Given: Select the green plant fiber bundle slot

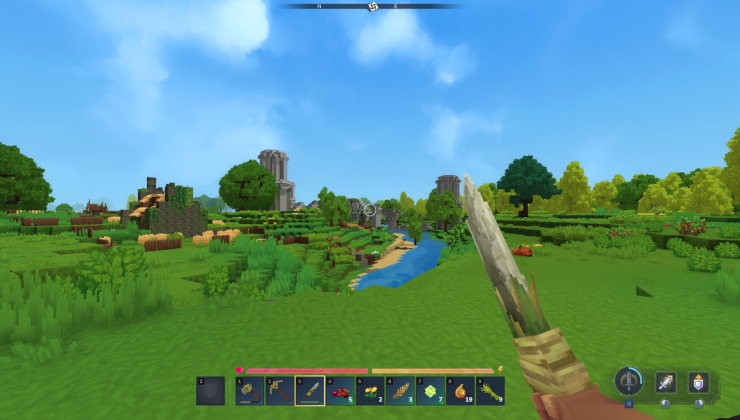Looking at the screenshot, I should [490, 391].
